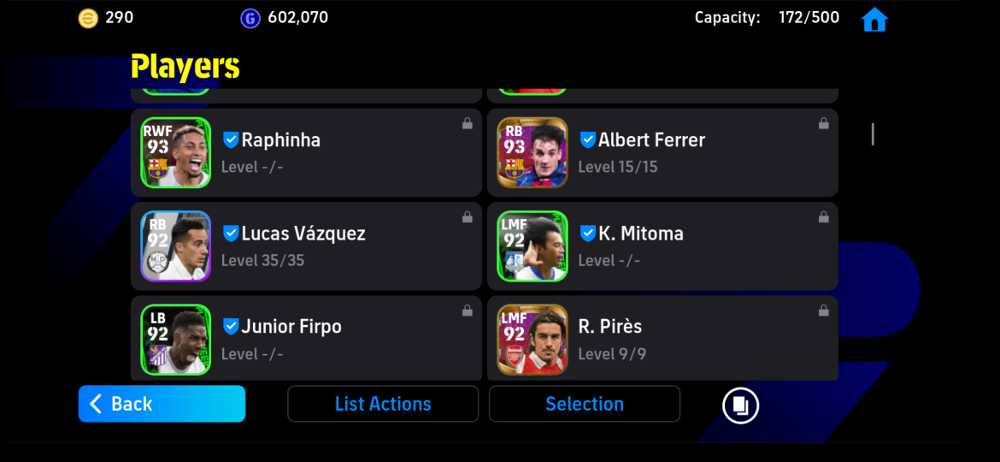Click the gold eFootball coin icon
The height and width of the screenshot is (462, 1000).
(88, 18)
